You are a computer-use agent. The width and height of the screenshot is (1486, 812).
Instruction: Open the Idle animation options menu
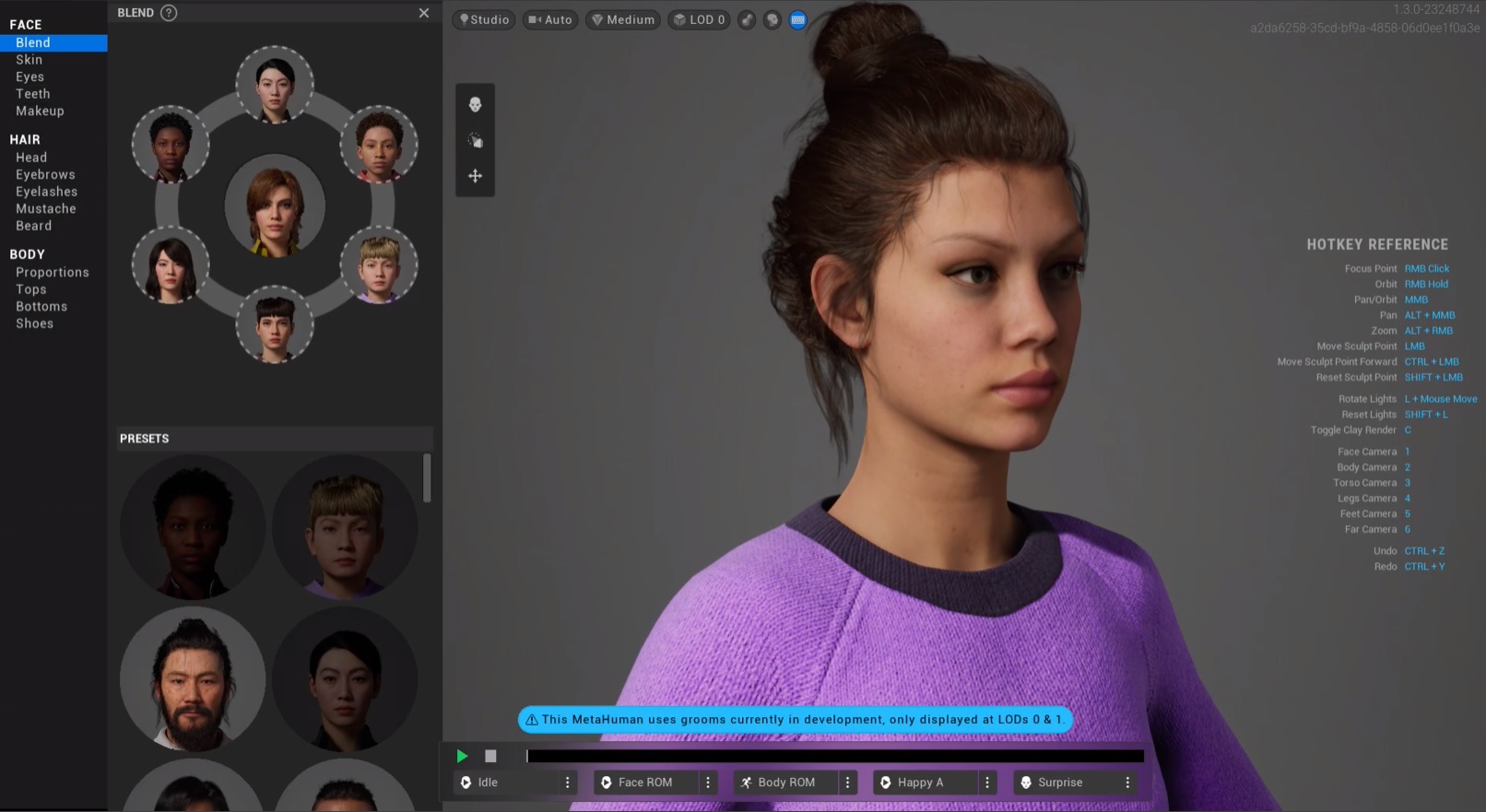569,782
